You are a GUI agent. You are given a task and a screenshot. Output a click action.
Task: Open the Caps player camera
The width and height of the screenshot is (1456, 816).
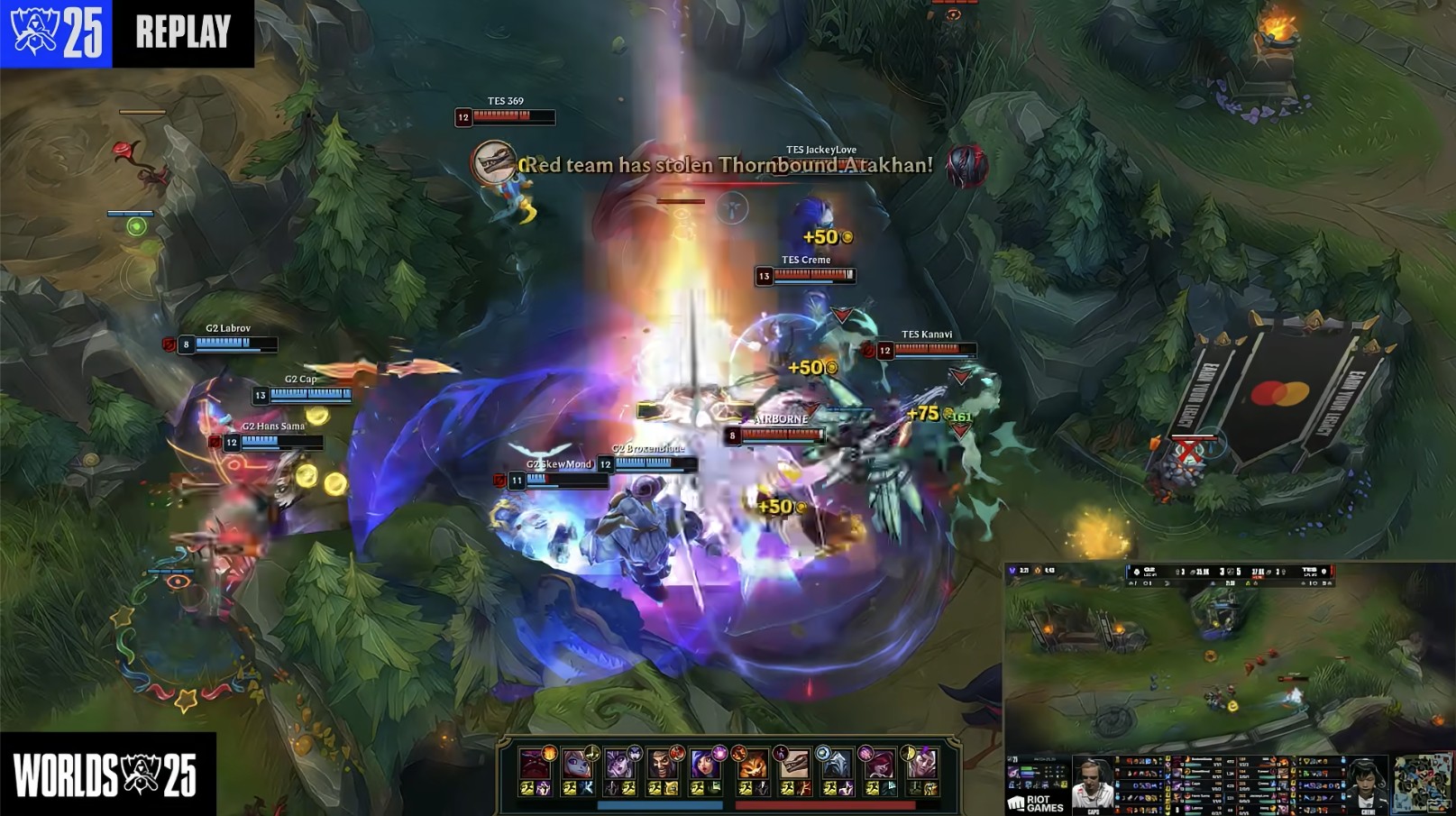tap(1091, 784)
